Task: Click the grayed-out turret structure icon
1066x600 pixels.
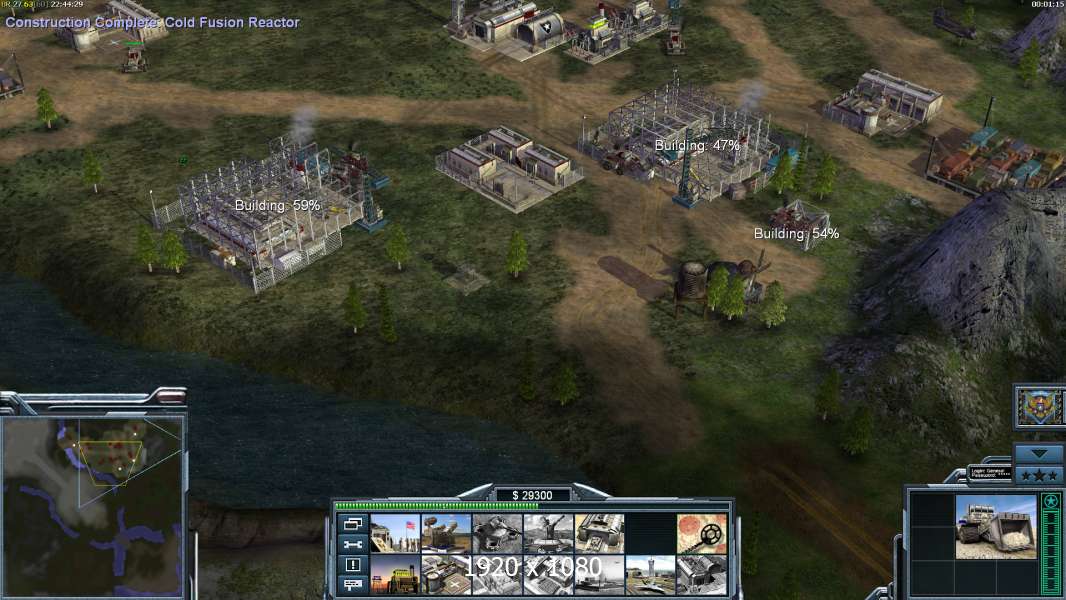Action: [497, 533]
